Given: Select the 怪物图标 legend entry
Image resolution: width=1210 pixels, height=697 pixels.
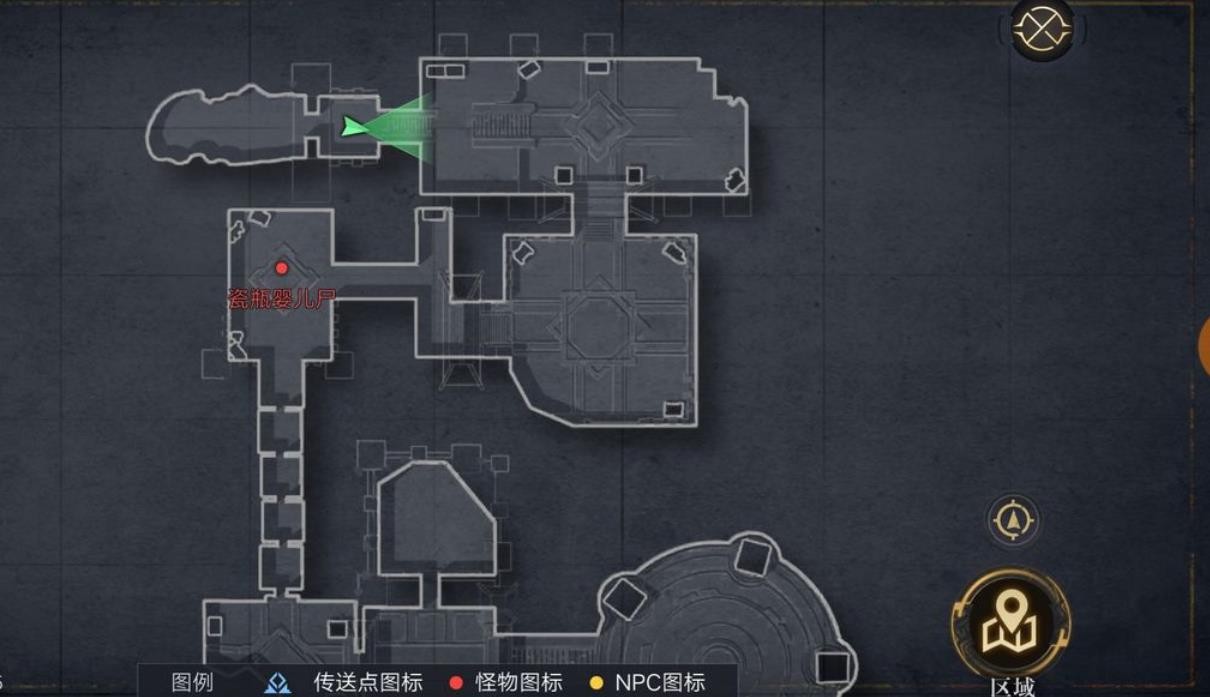Looking at the screenshot, I should (x=505, y=683).
